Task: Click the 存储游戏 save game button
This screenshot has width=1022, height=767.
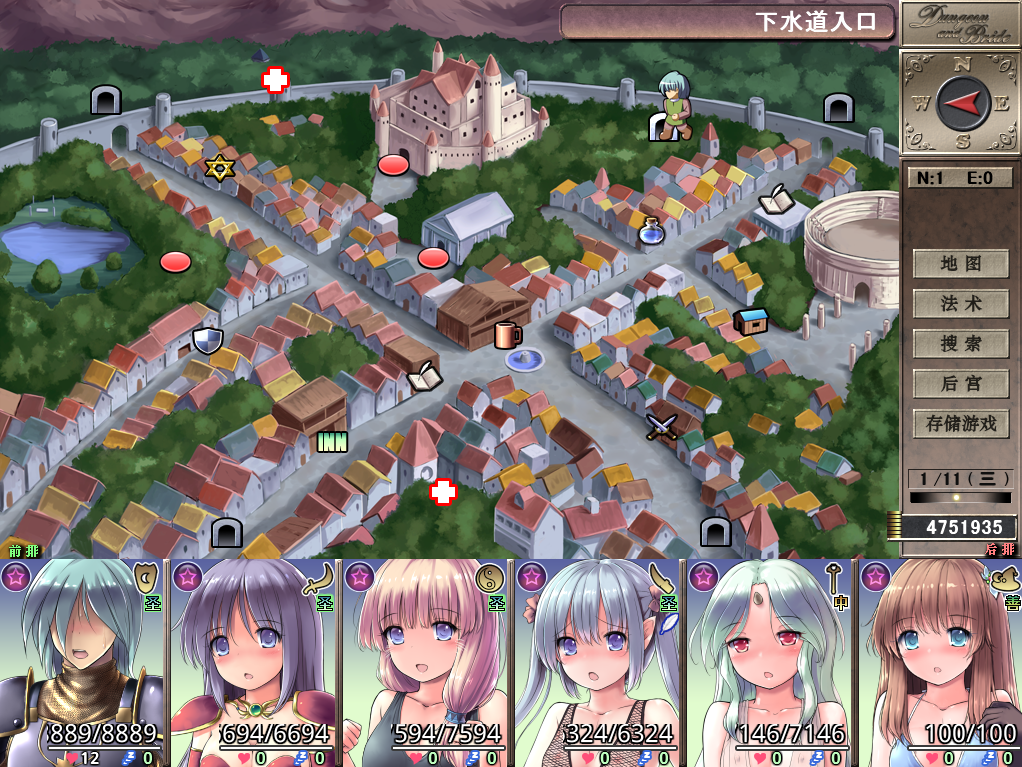Action: click(960, 424)
